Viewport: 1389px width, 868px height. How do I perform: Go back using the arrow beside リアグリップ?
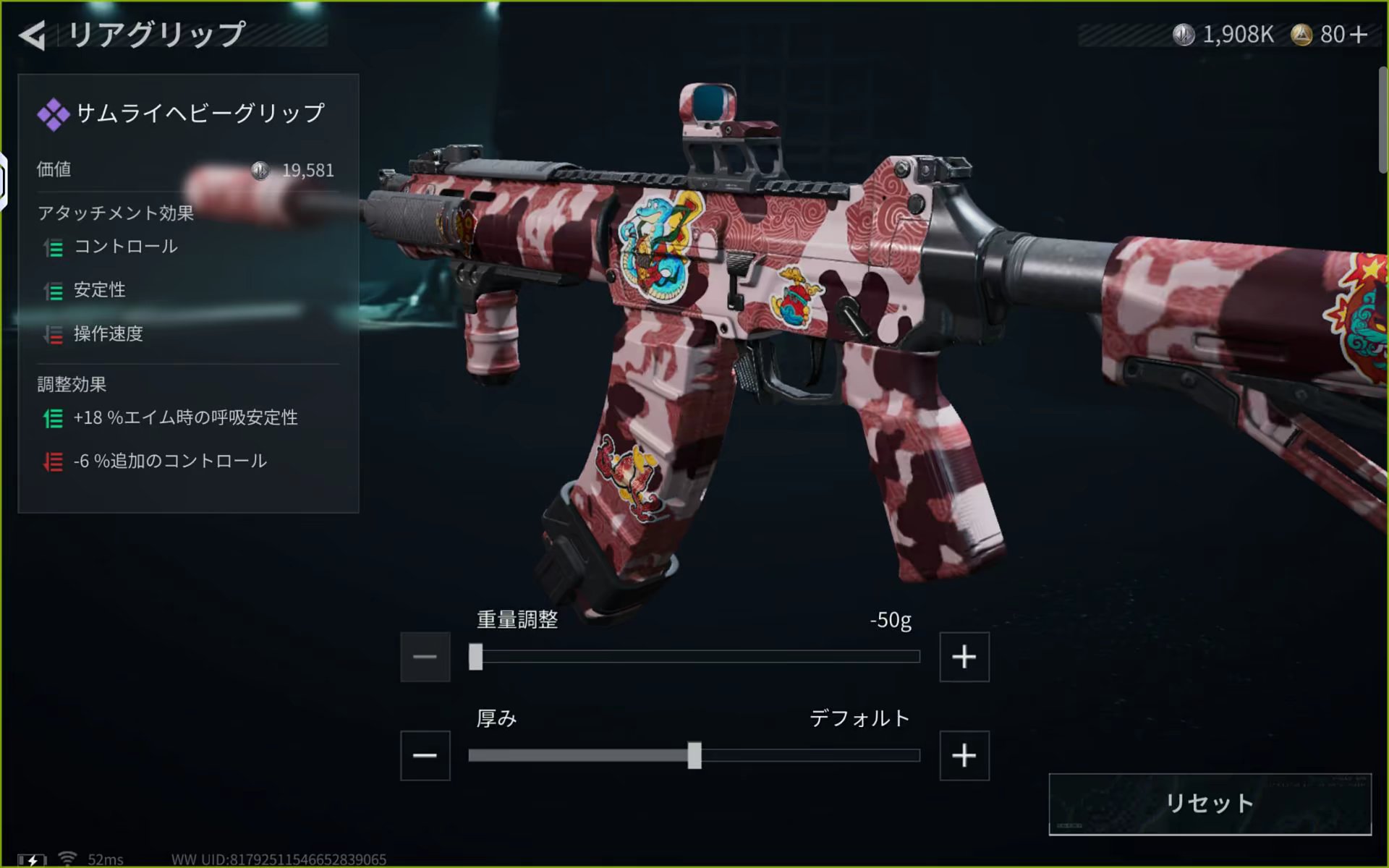pos(33,35)
